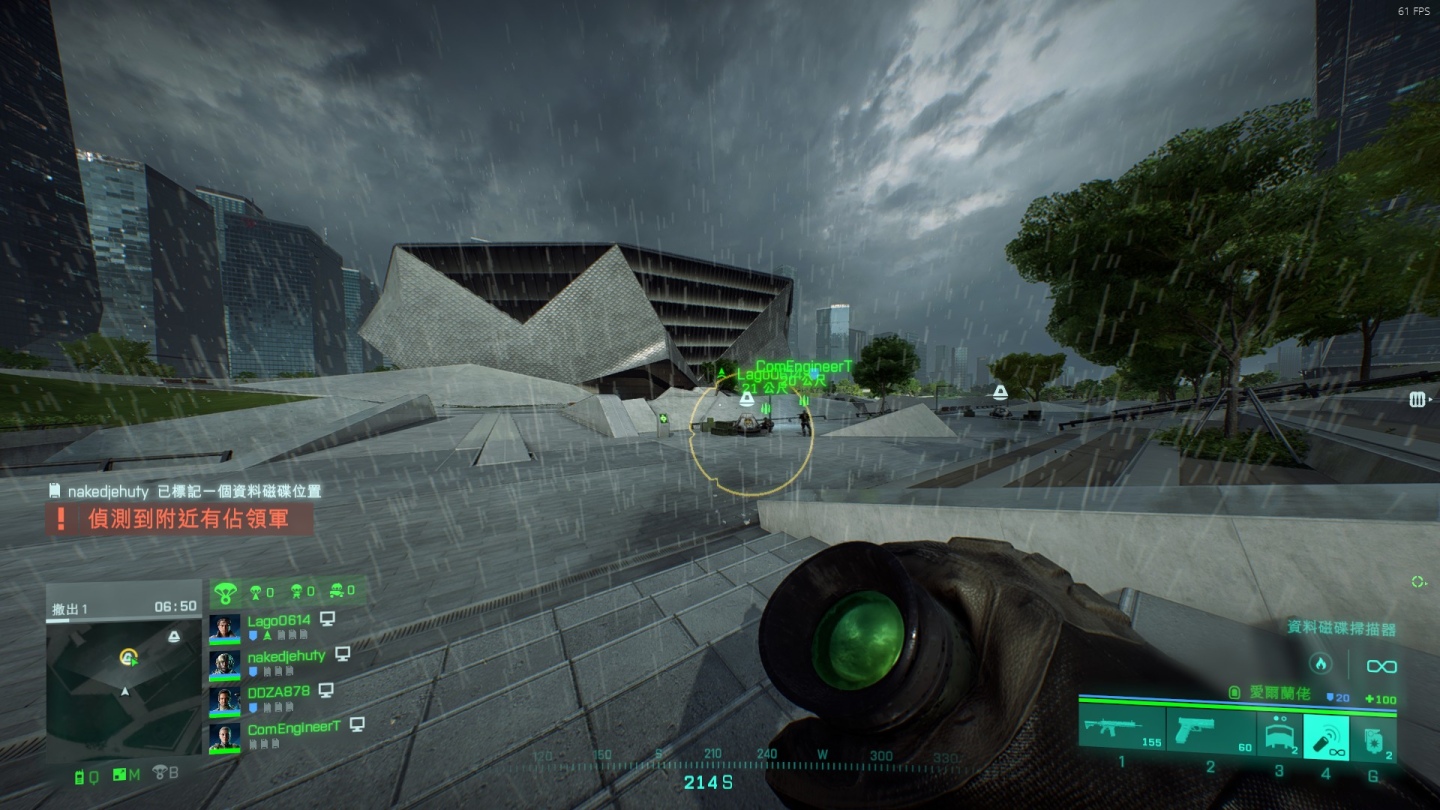This screenshot has height=810, width=1440.
Task: Click nakedjehuty's row in the squad list
Action: click(x=286, y=656)
